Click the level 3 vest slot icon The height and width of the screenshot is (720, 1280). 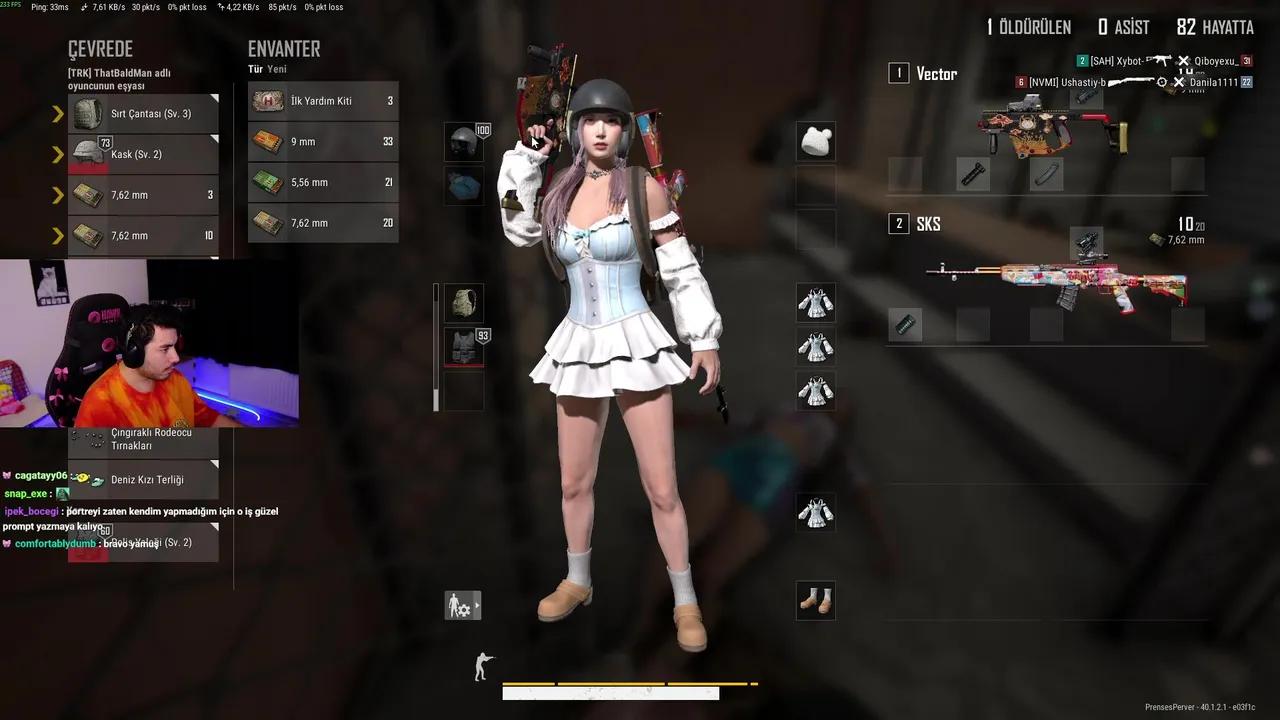tap(463, 345)
